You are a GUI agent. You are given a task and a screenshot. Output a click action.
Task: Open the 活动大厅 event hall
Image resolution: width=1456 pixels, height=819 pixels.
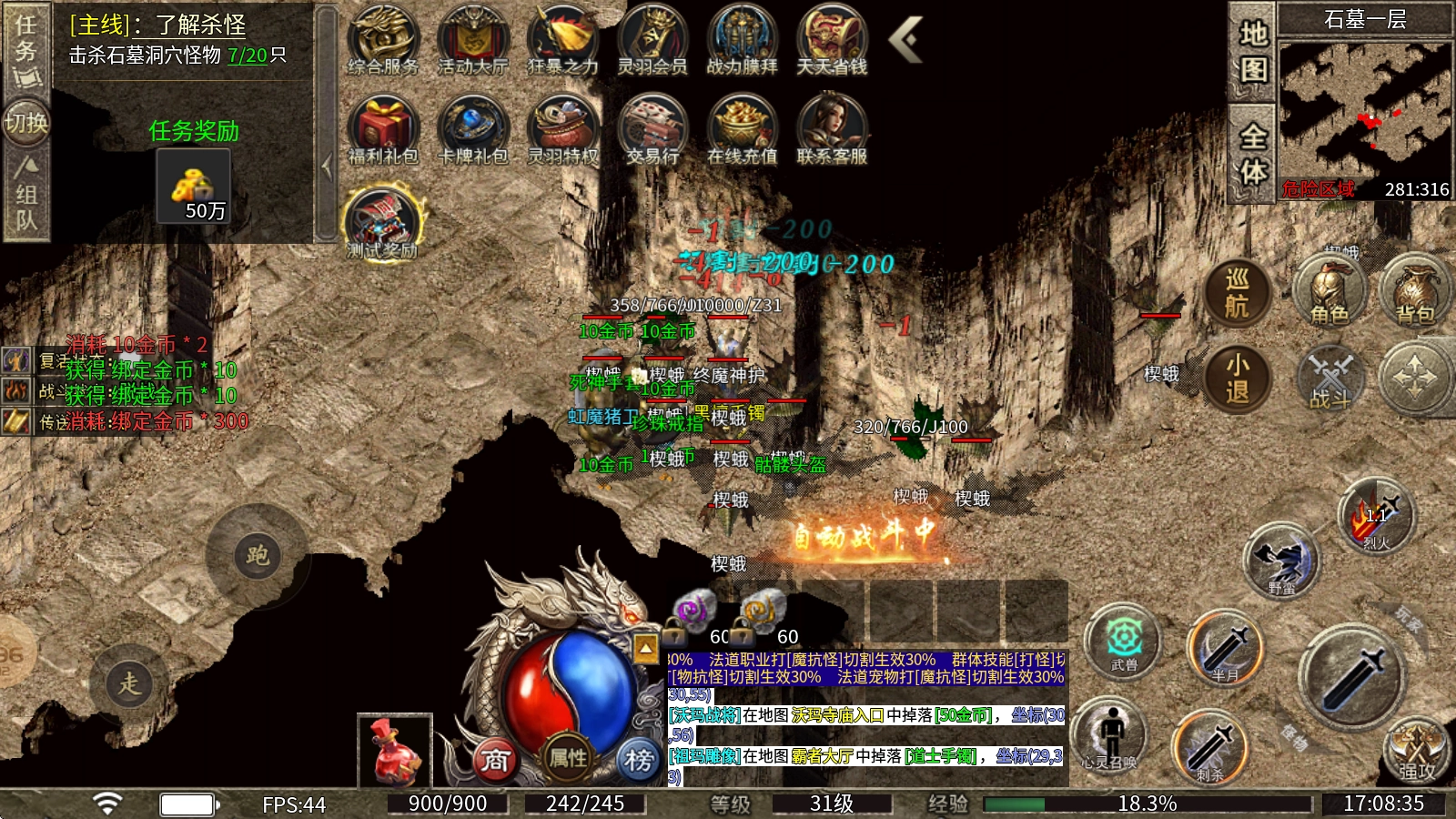pos(472,39)
